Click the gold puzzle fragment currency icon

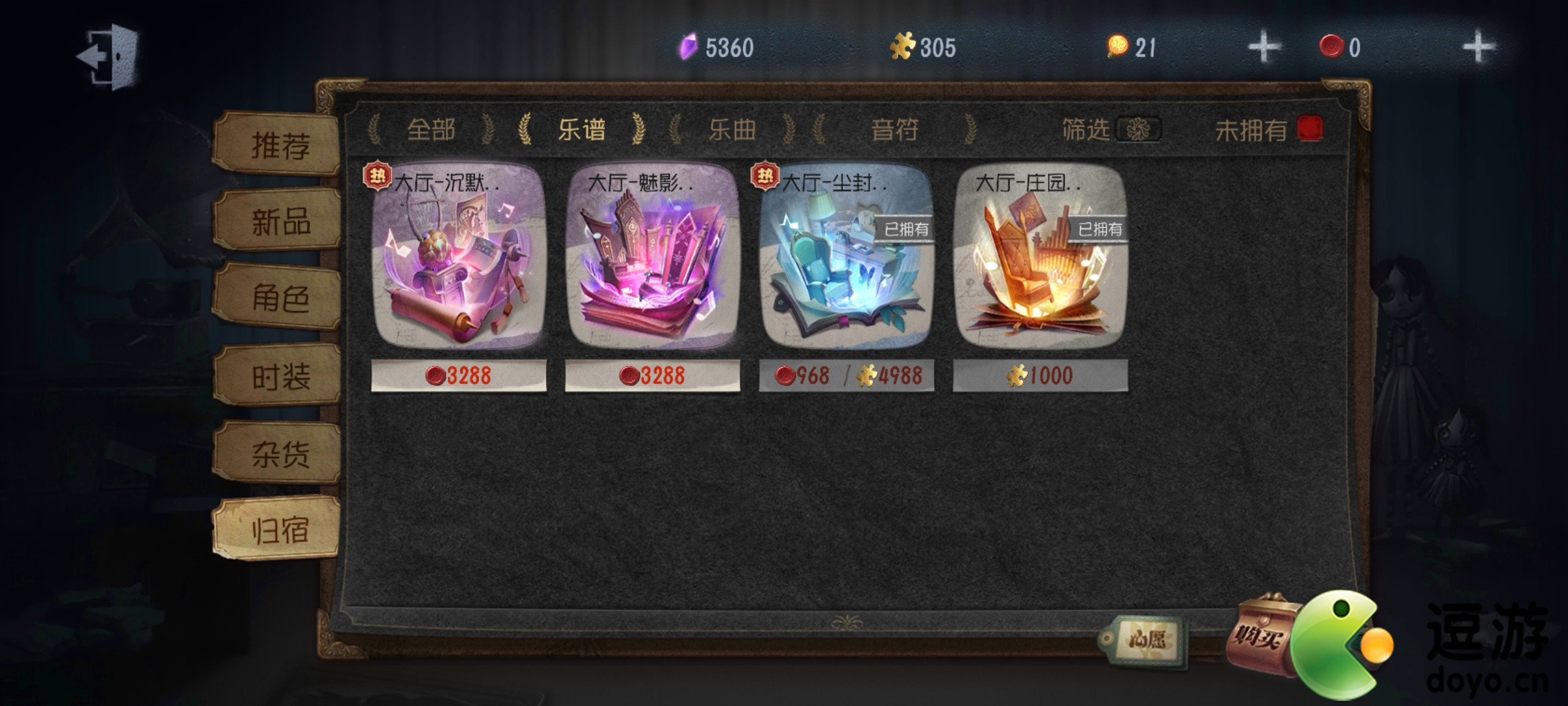(x=906, y=46)
